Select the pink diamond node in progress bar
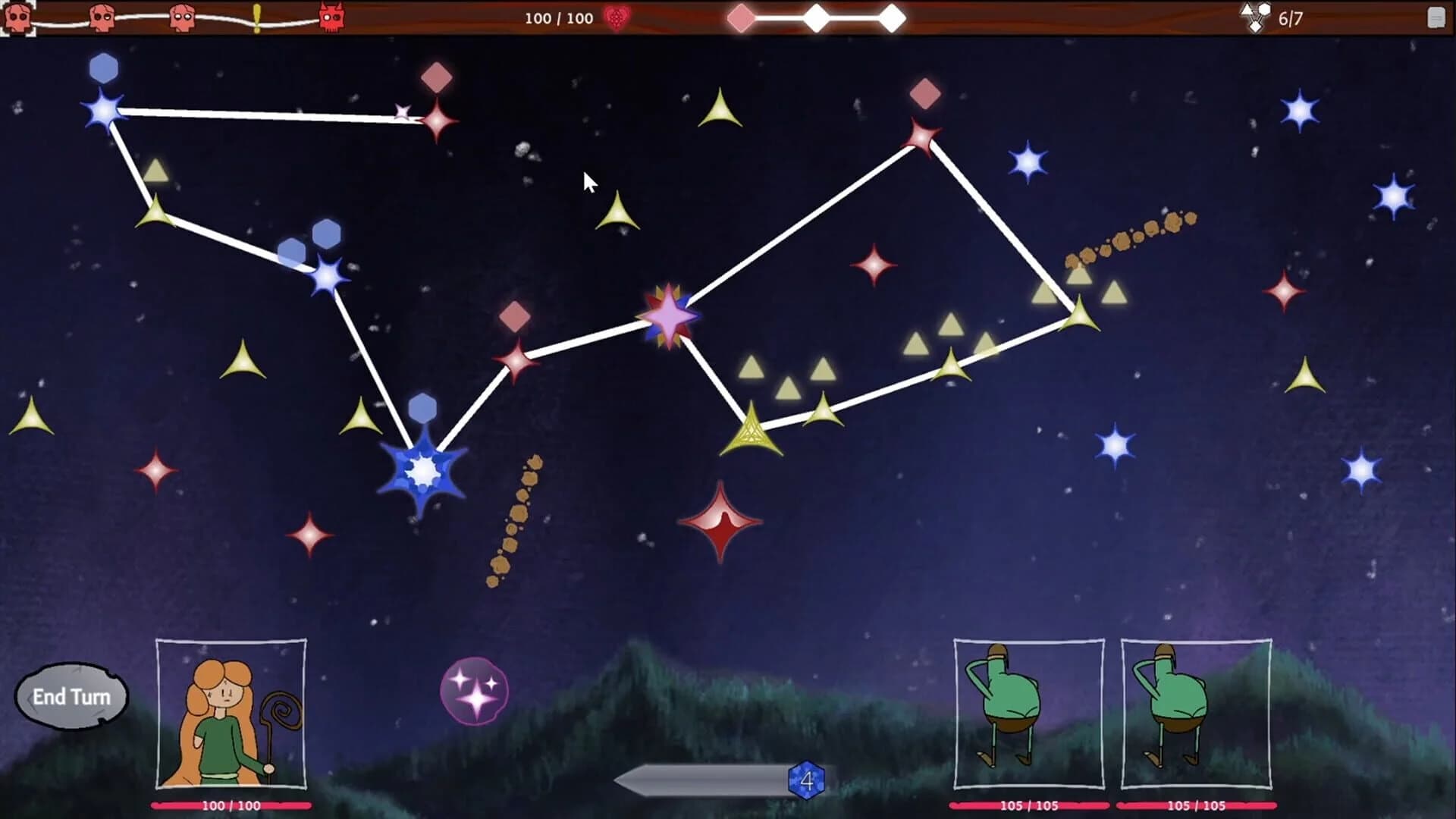 (x=742, y=17)
